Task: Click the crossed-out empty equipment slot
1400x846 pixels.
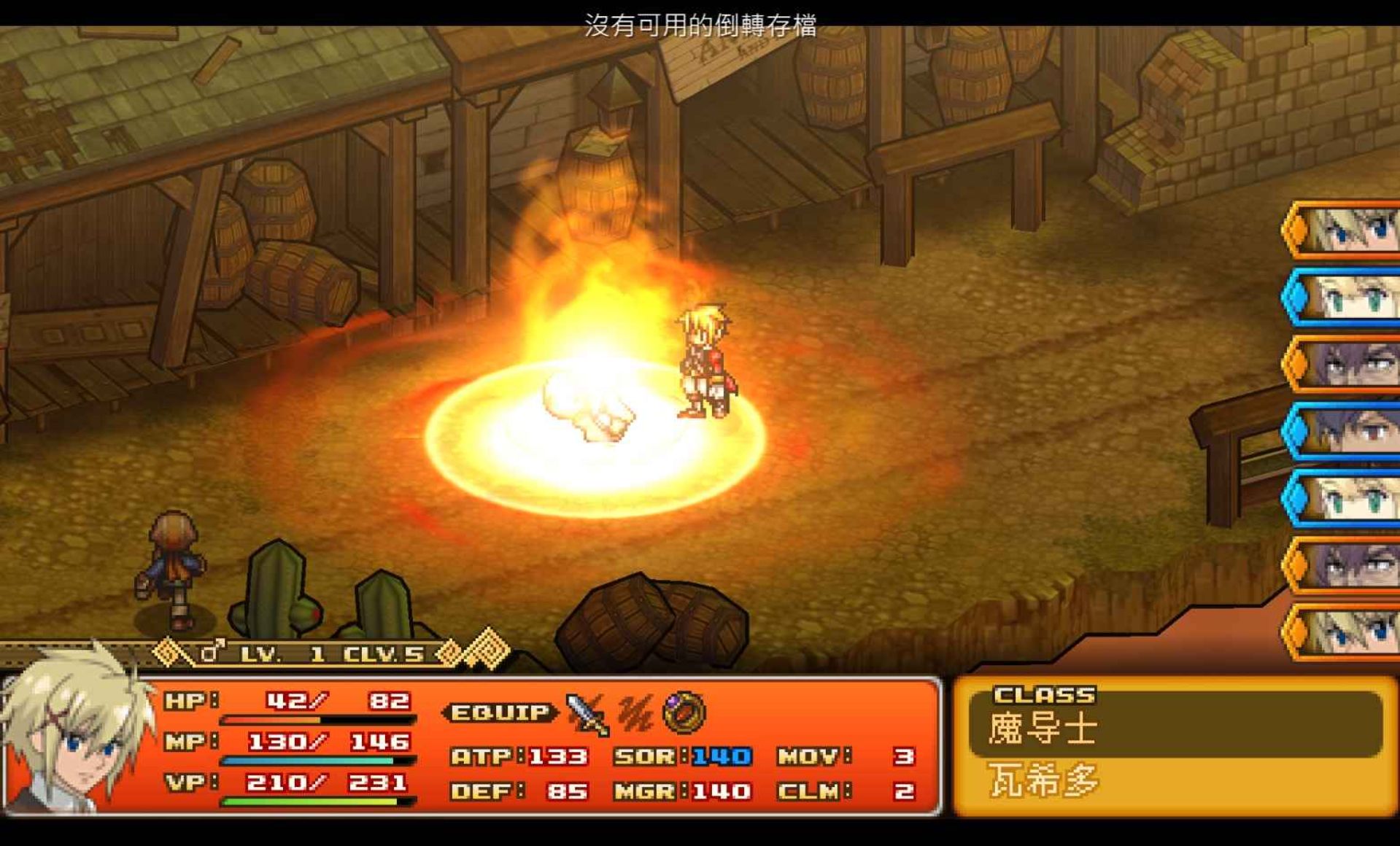Action: [x=635, y=713]
